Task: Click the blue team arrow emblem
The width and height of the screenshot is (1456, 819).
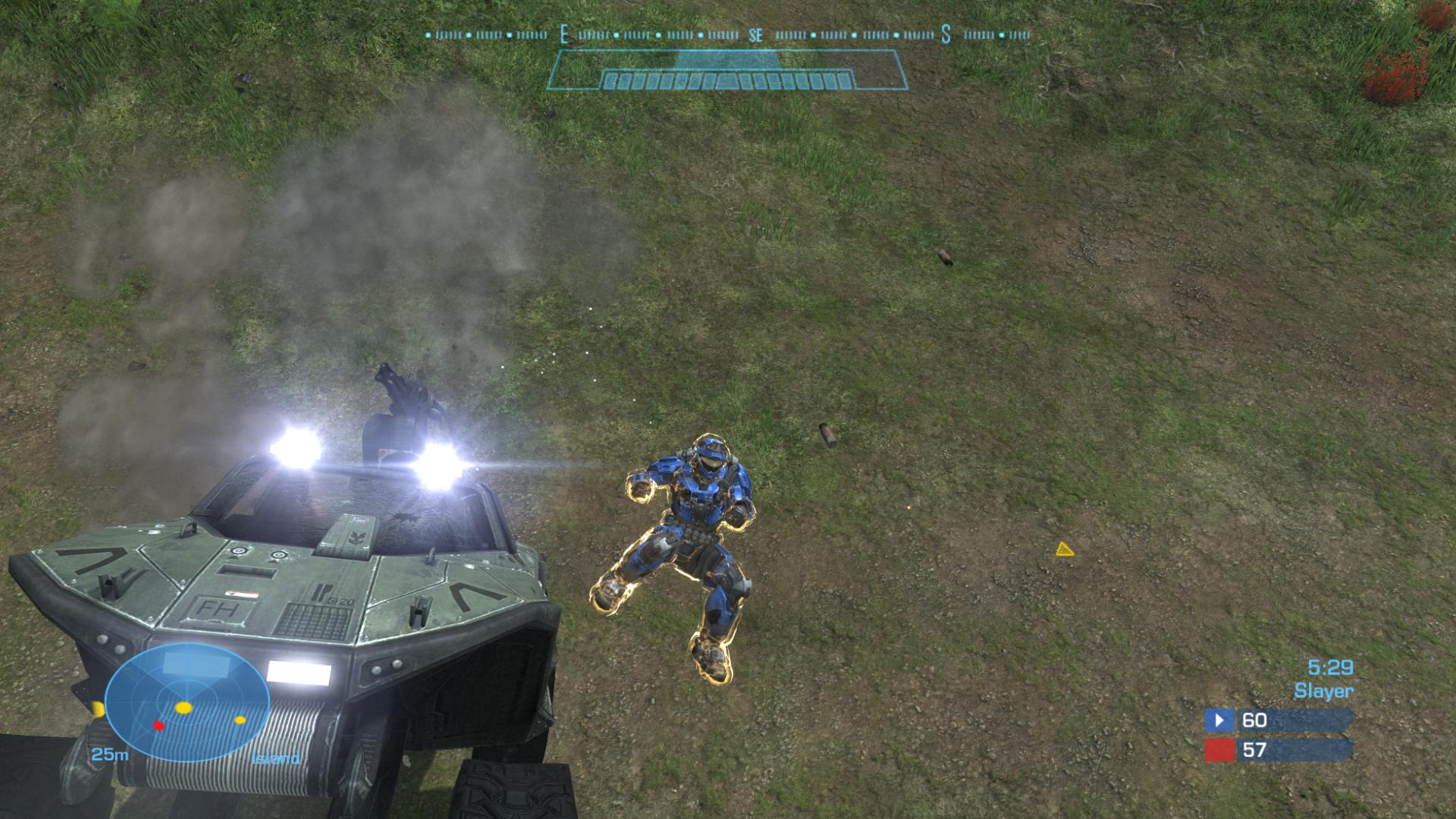Action: (x=1219, y=720)
